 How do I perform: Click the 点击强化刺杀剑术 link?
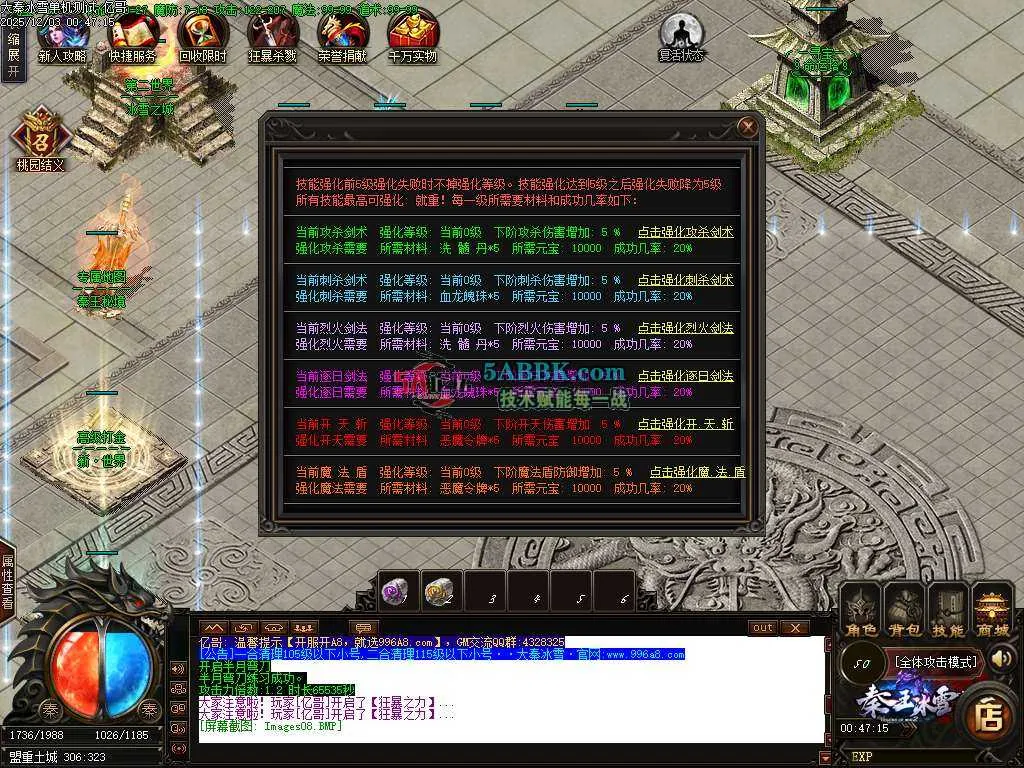[x=685, y=280]
